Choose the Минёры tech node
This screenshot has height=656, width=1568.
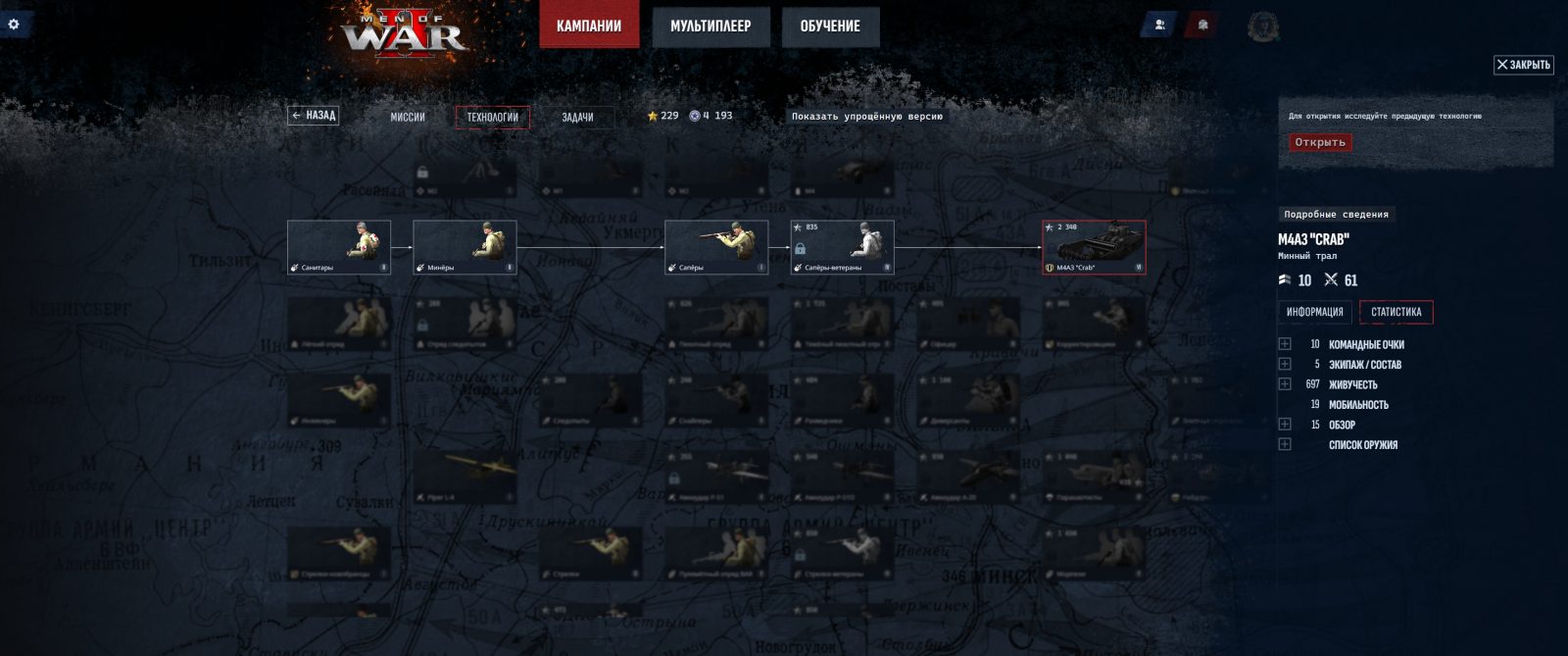tap(465, 246)
